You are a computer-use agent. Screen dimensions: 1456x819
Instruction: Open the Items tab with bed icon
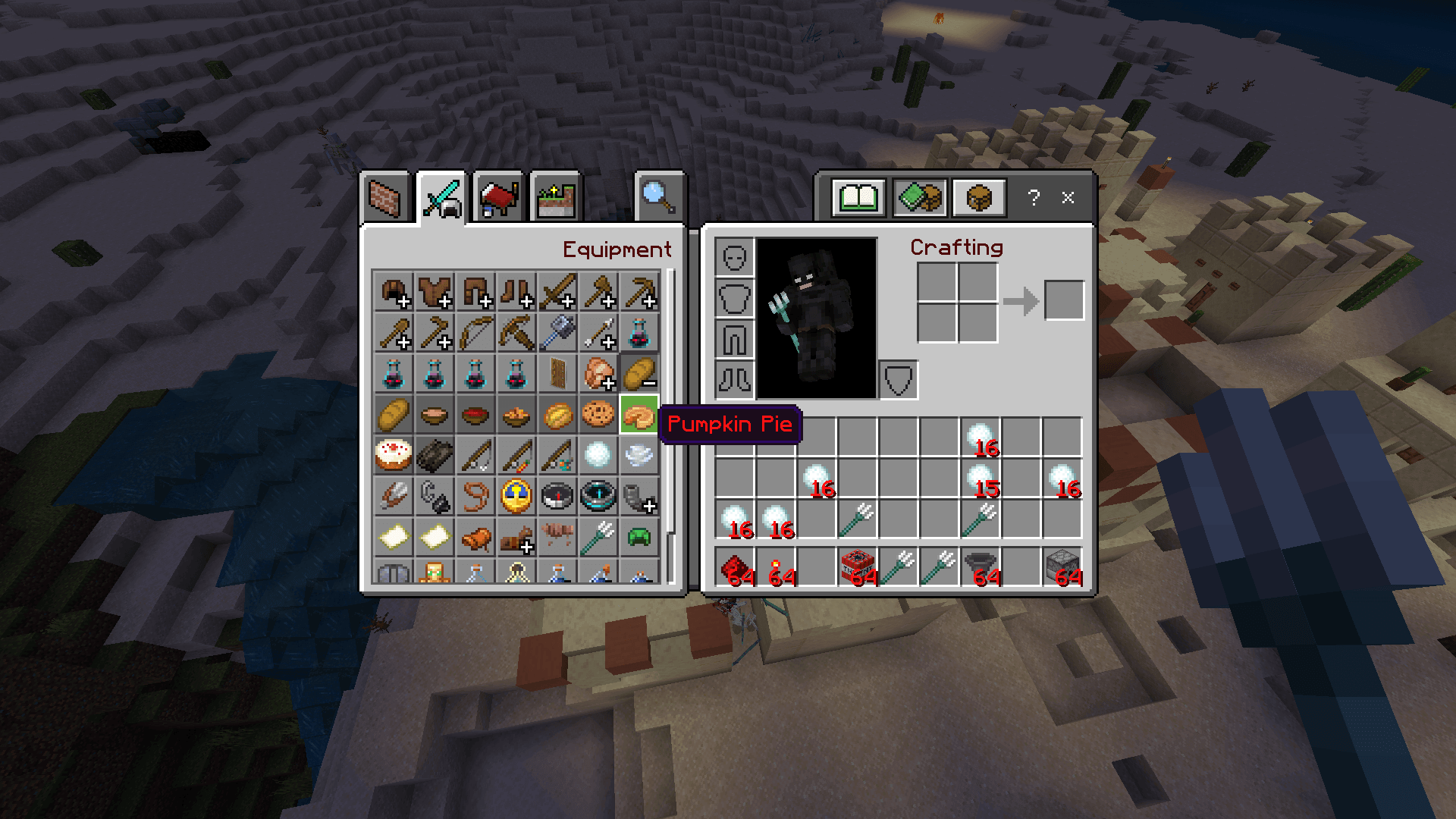pyautogui.click(x=498, y=198)
